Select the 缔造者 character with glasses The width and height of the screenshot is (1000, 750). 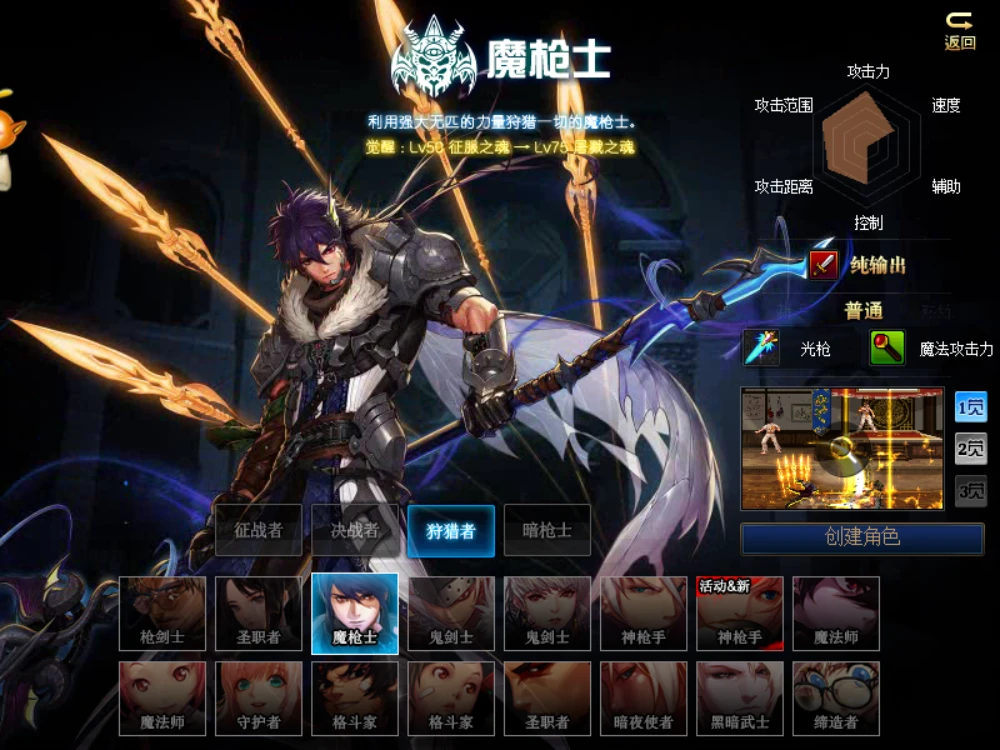click(x=836, y=698)
